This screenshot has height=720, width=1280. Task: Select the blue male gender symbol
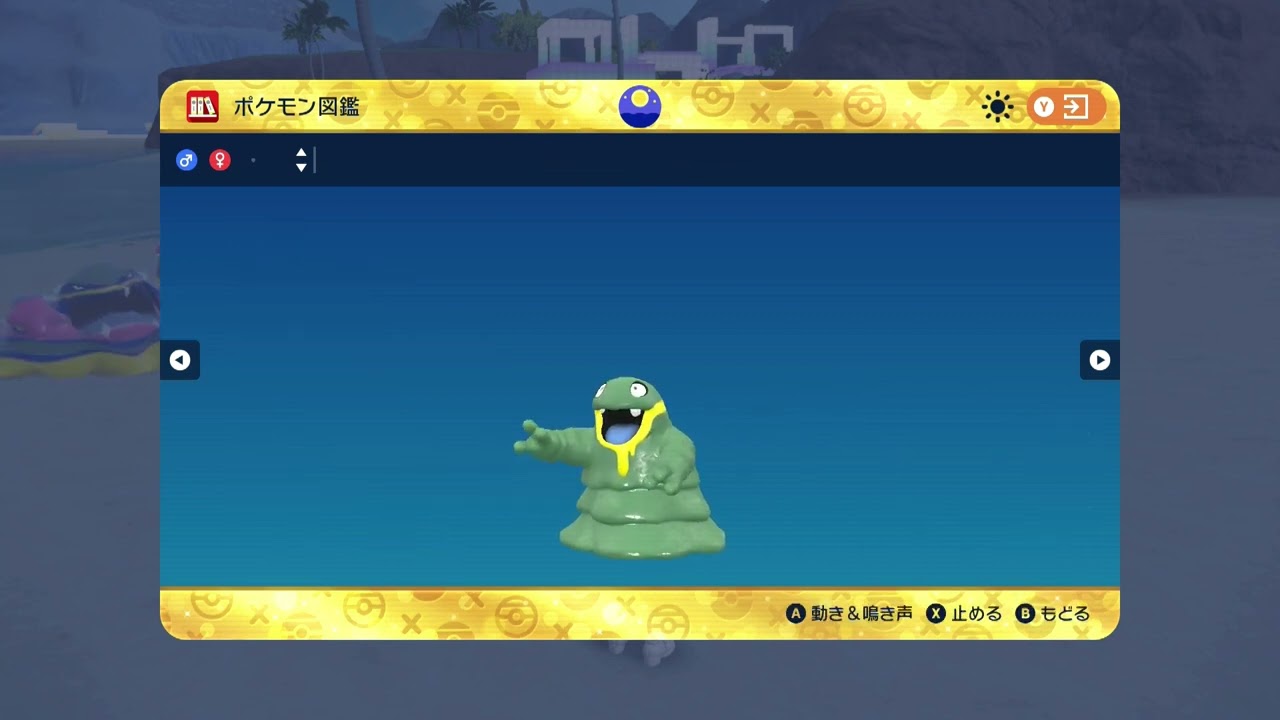tap(187, 160)
